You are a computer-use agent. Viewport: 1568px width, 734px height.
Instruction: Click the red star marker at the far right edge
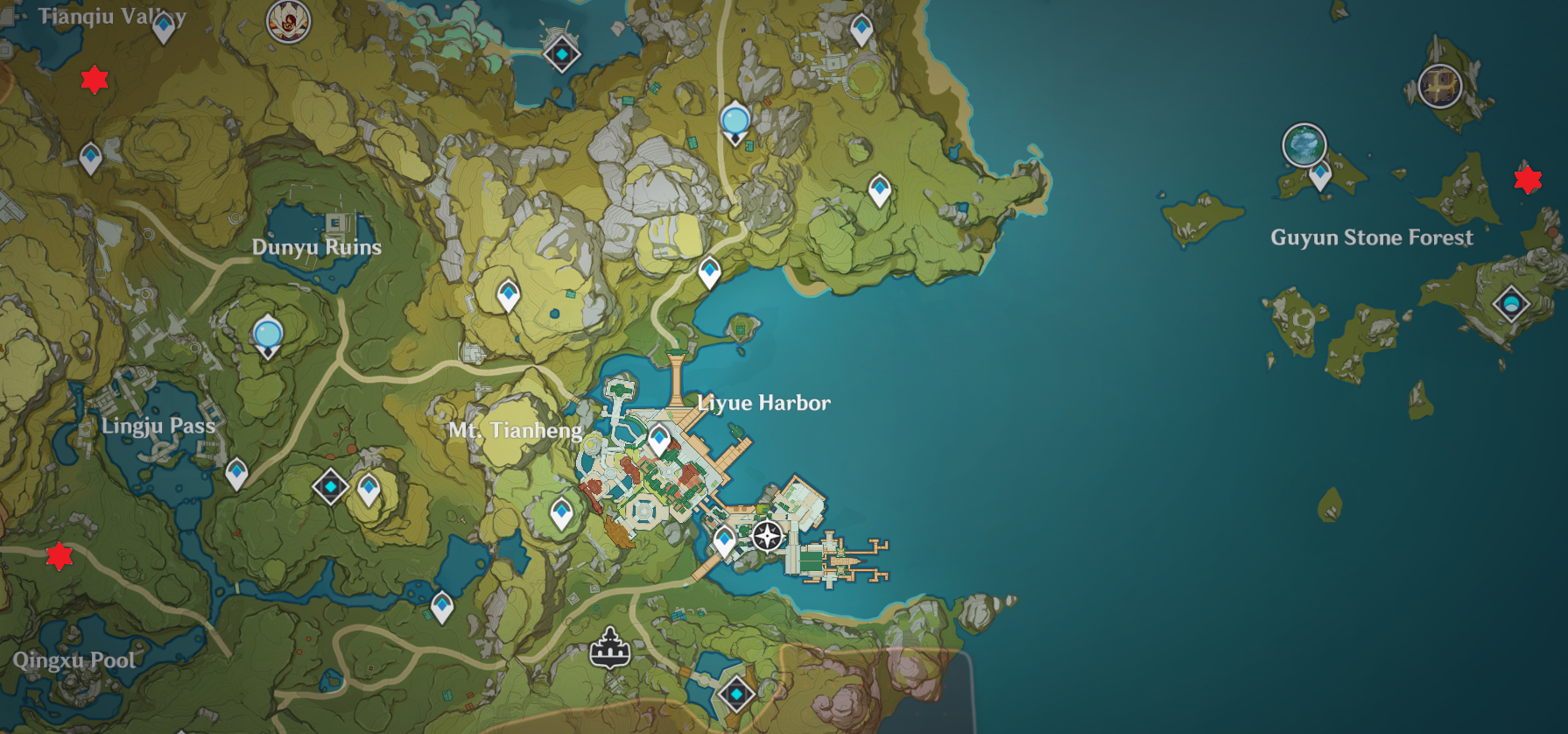1528,180
